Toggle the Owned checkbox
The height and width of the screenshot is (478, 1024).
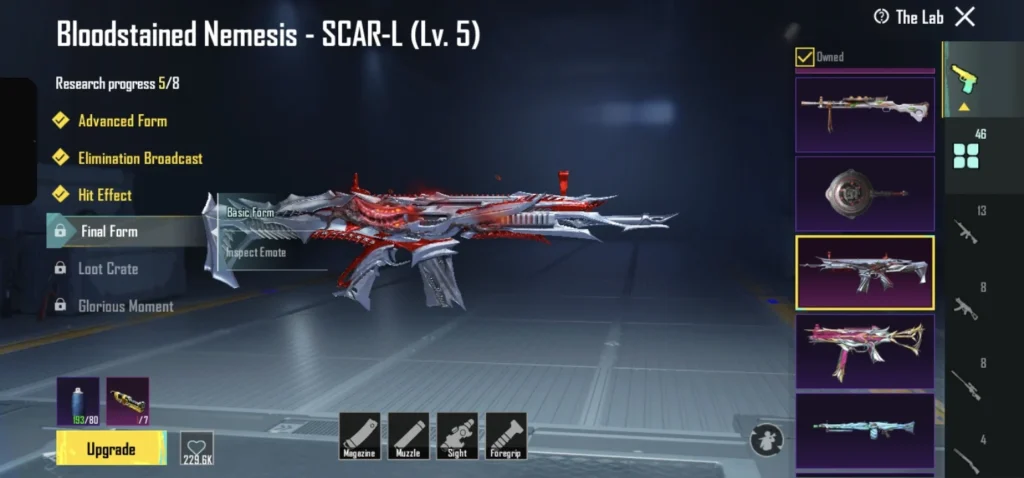tap(804, 57)
